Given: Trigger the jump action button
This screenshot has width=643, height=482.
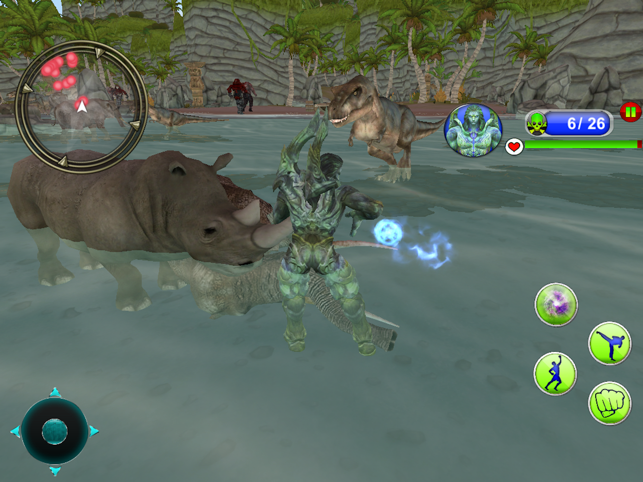Looking at the screenshot, I should [x=555, y=373].
